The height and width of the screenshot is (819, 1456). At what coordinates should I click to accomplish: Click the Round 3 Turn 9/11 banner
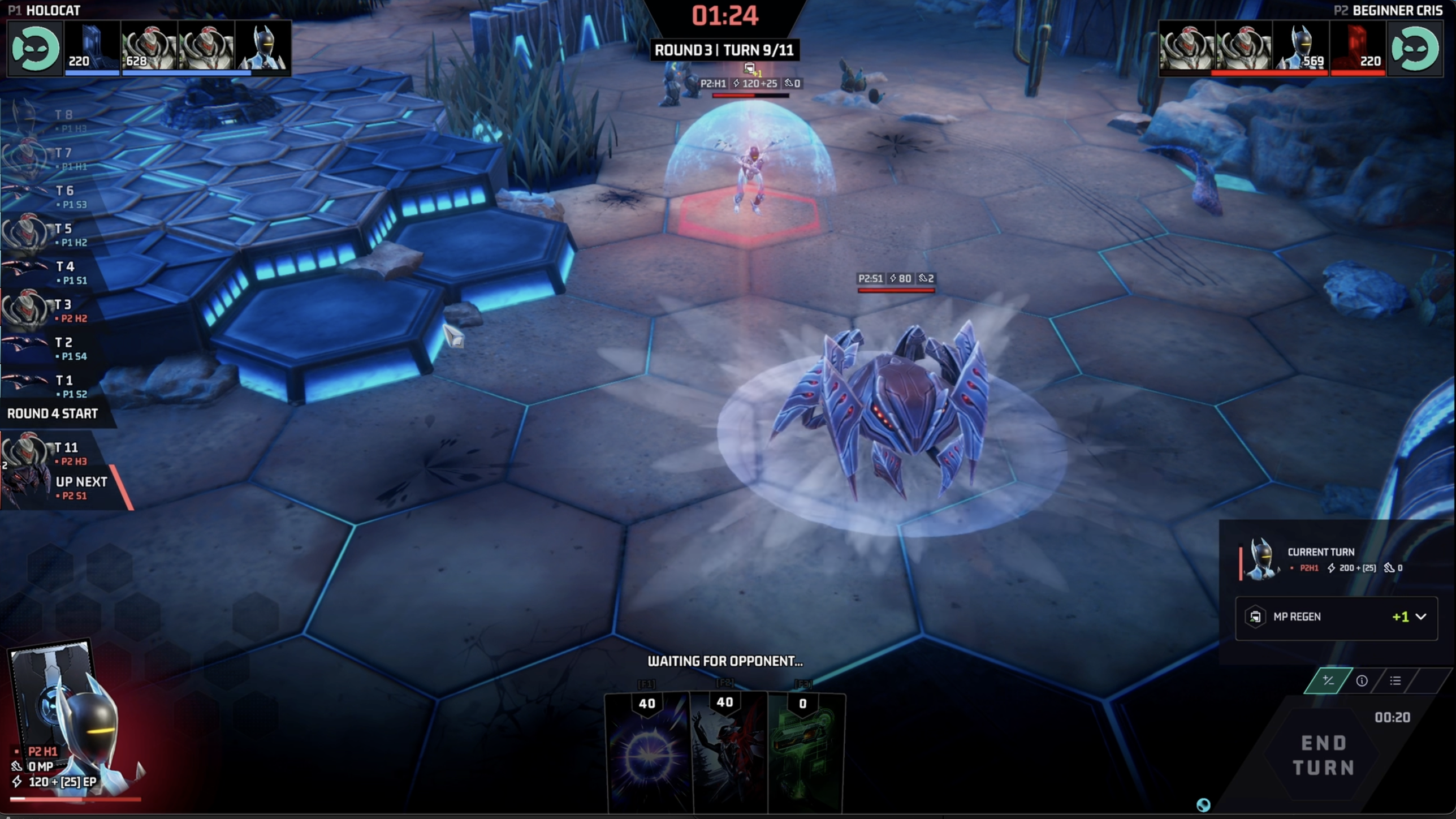point(724,50)
